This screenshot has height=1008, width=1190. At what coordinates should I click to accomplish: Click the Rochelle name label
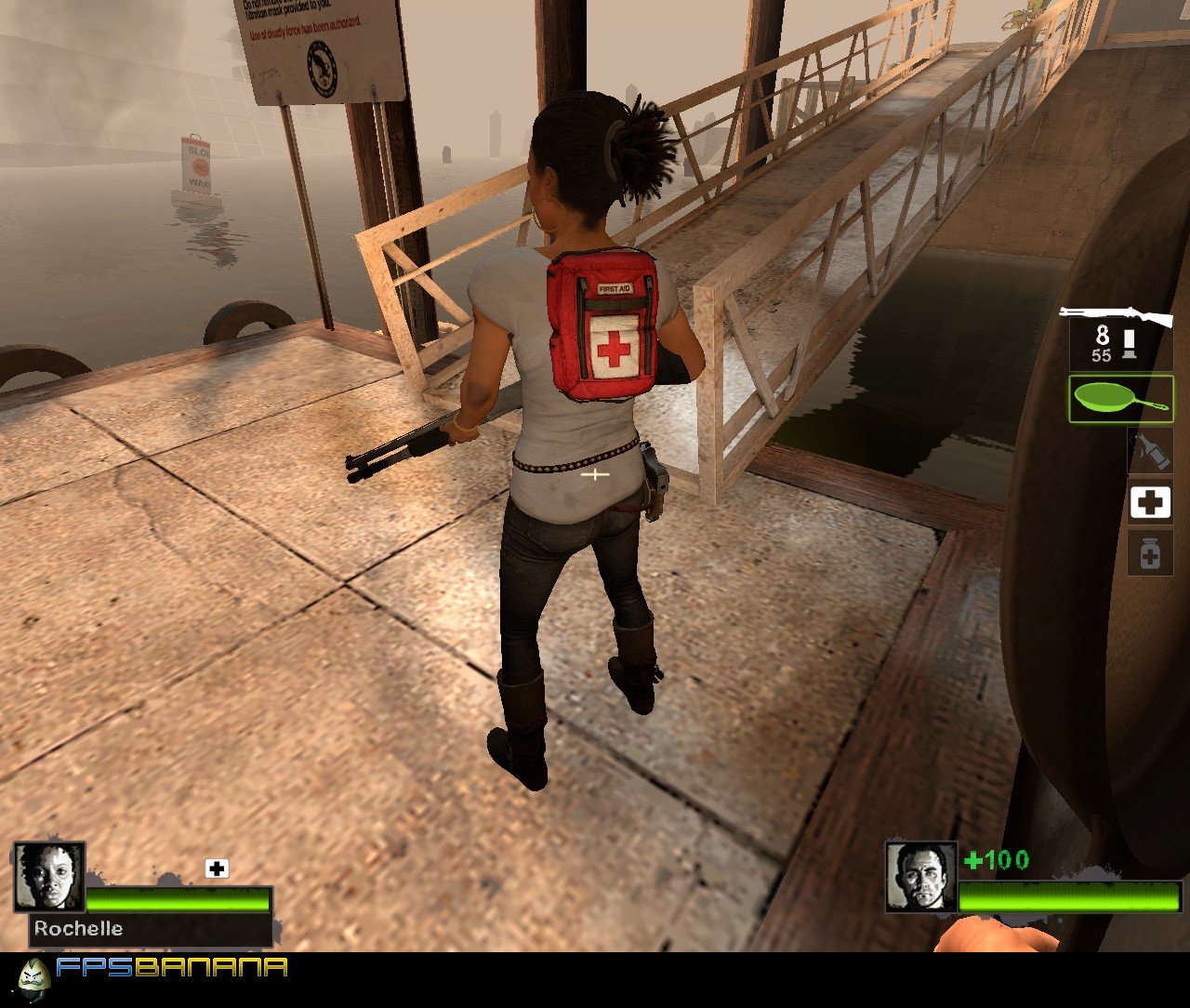pyautogui.click(x=78, y=927)
